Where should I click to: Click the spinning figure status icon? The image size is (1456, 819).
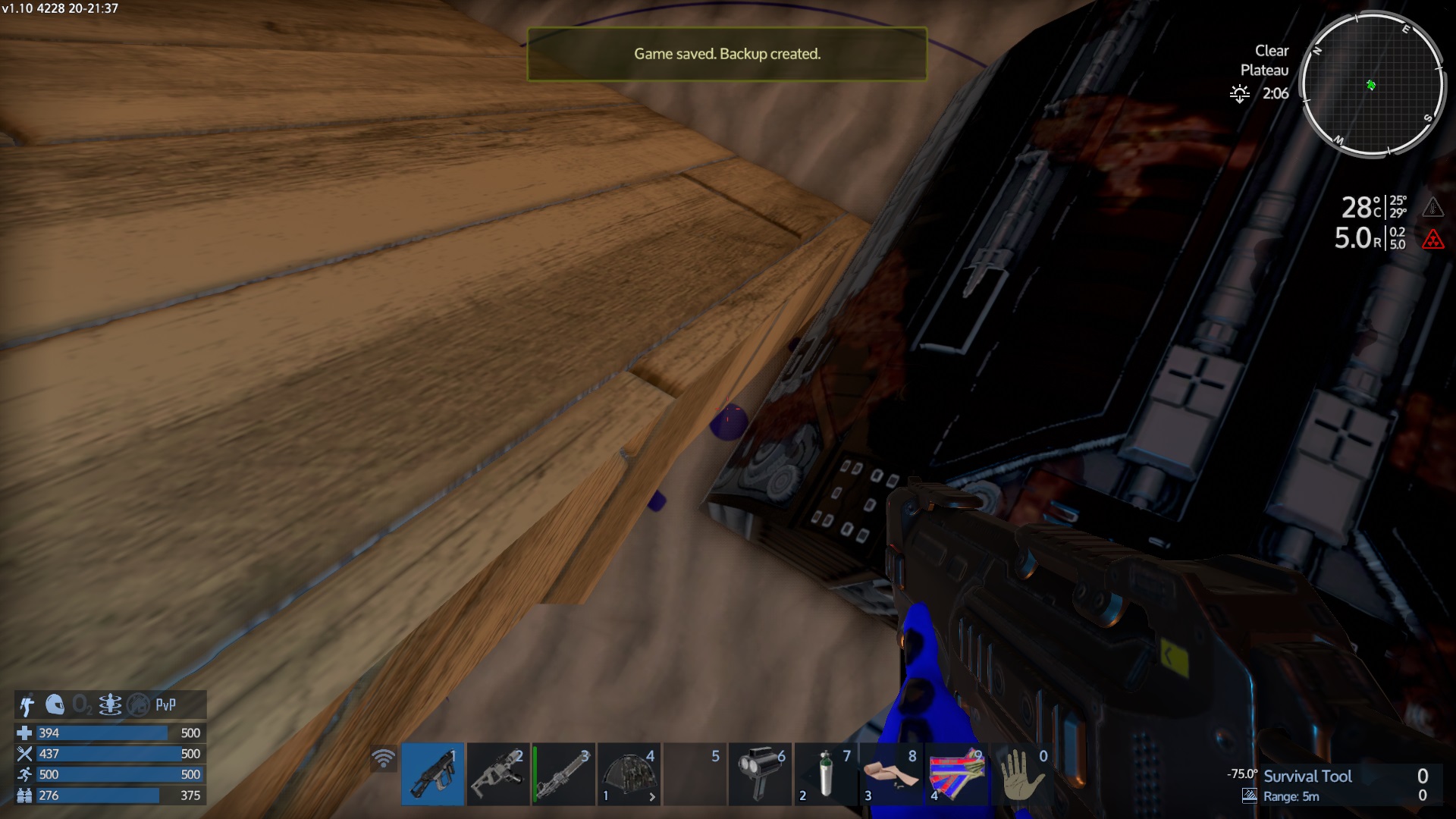[110, 705]
